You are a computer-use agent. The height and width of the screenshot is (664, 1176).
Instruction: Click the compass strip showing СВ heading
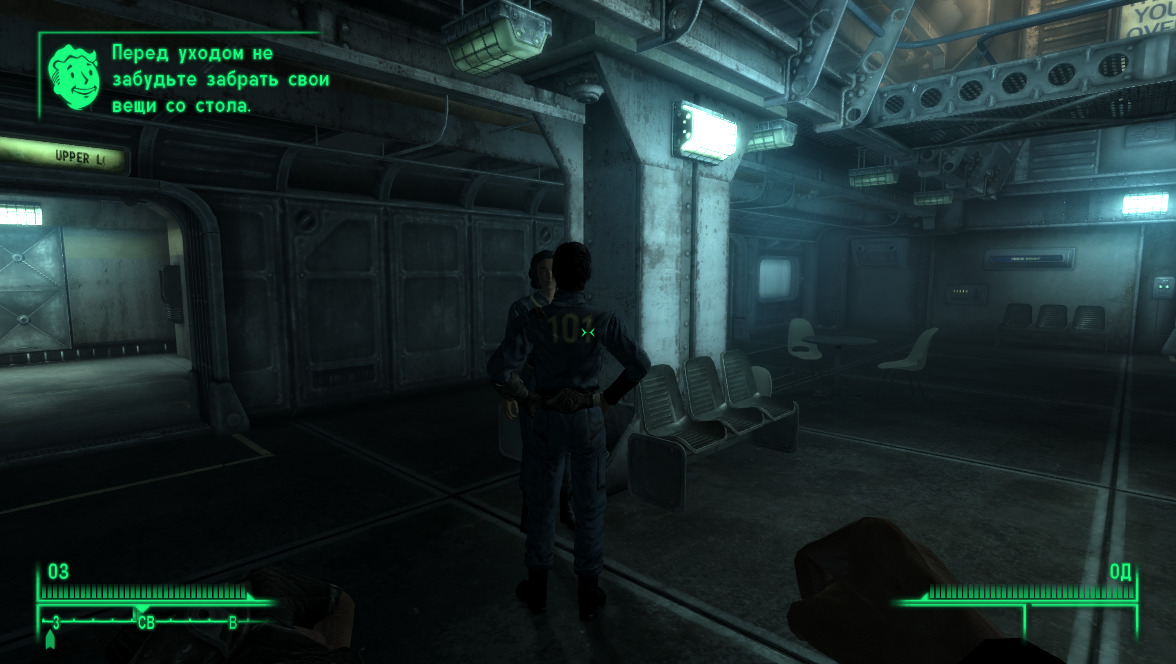(146, 623)
